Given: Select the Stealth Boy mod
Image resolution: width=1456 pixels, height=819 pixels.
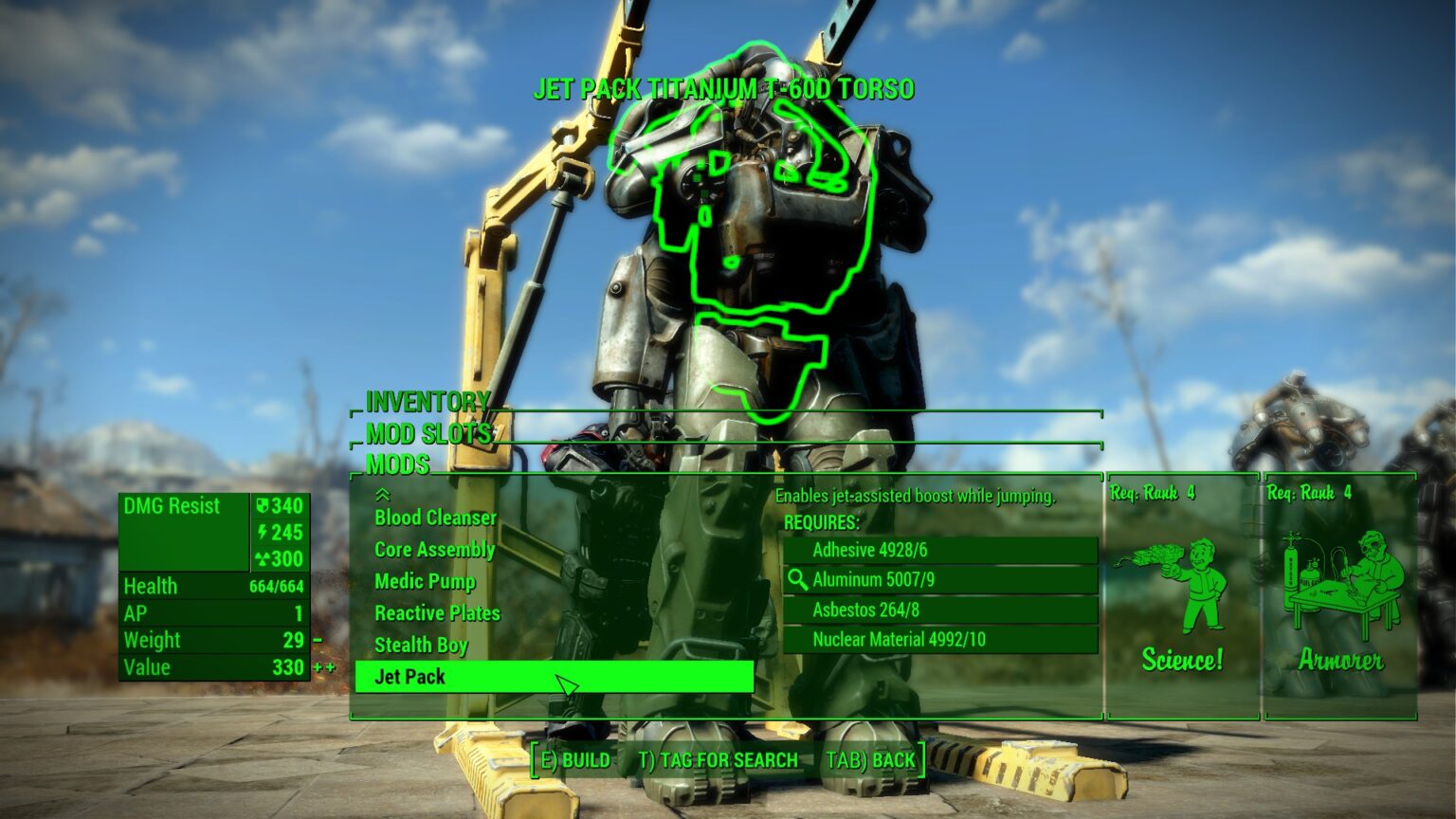Looking at the screenshot, I should point(421,646).
